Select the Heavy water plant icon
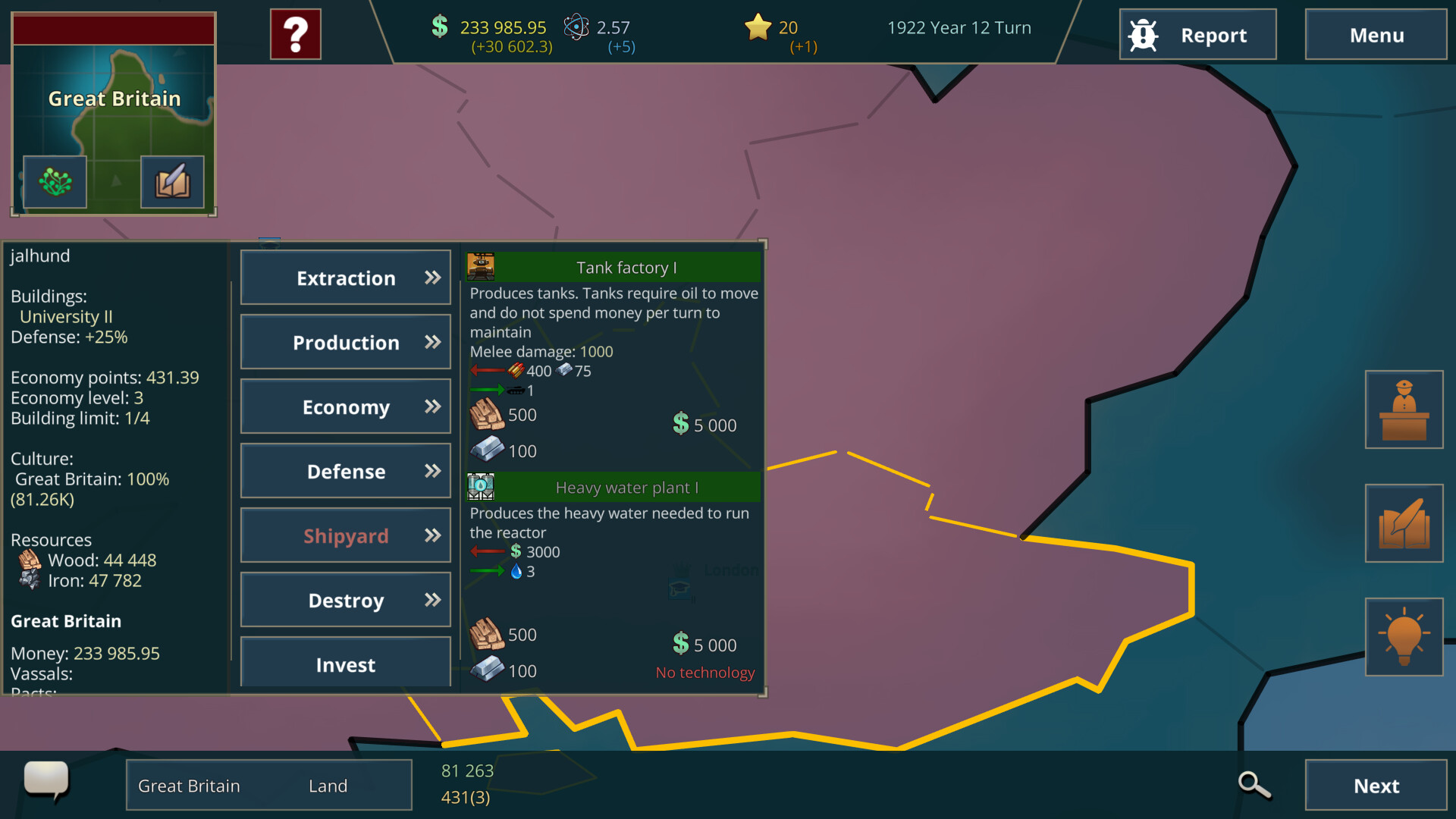This screenshot has height=819, width=1456. [x=479, y=487]
